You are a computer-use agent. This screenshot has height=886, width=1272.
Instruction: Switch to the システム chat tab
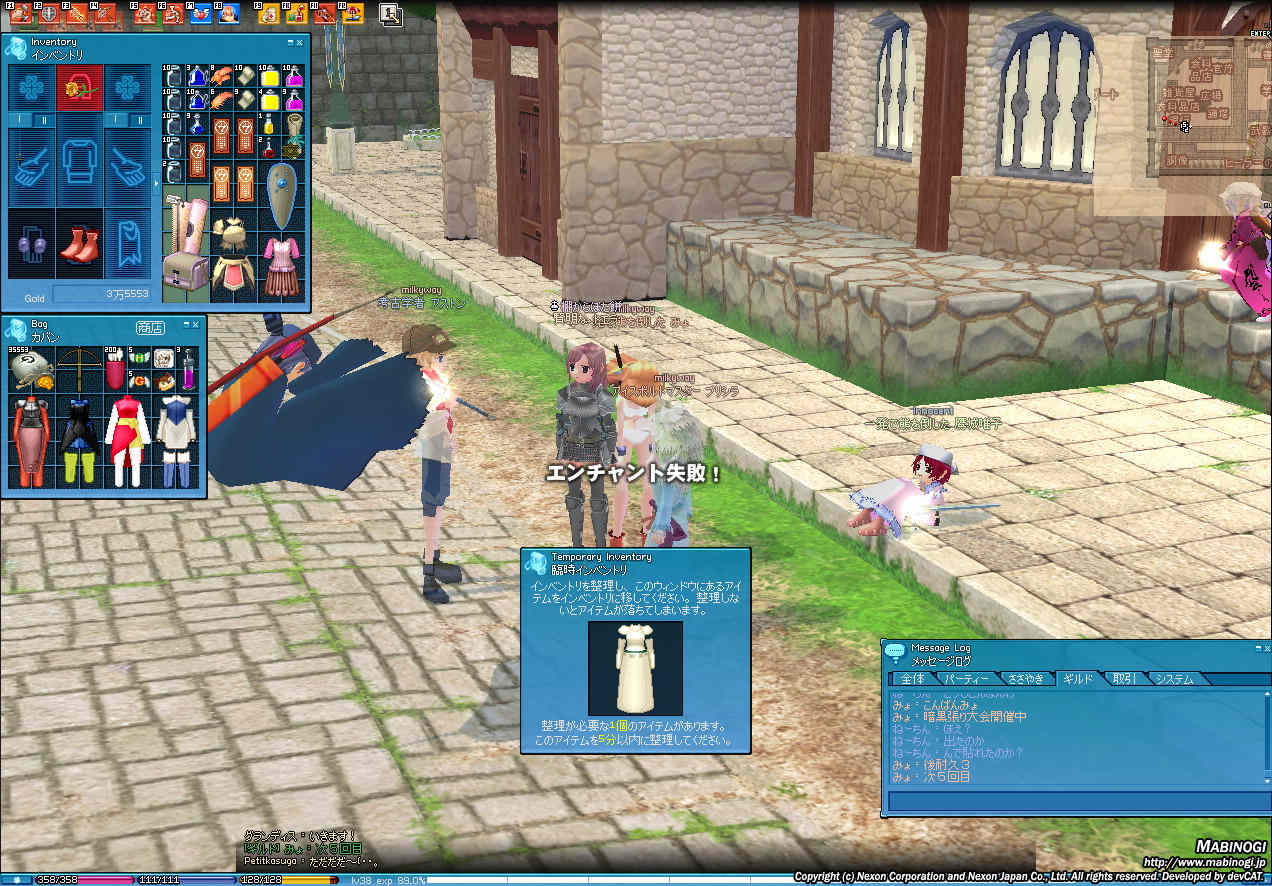click(1175, 679)
